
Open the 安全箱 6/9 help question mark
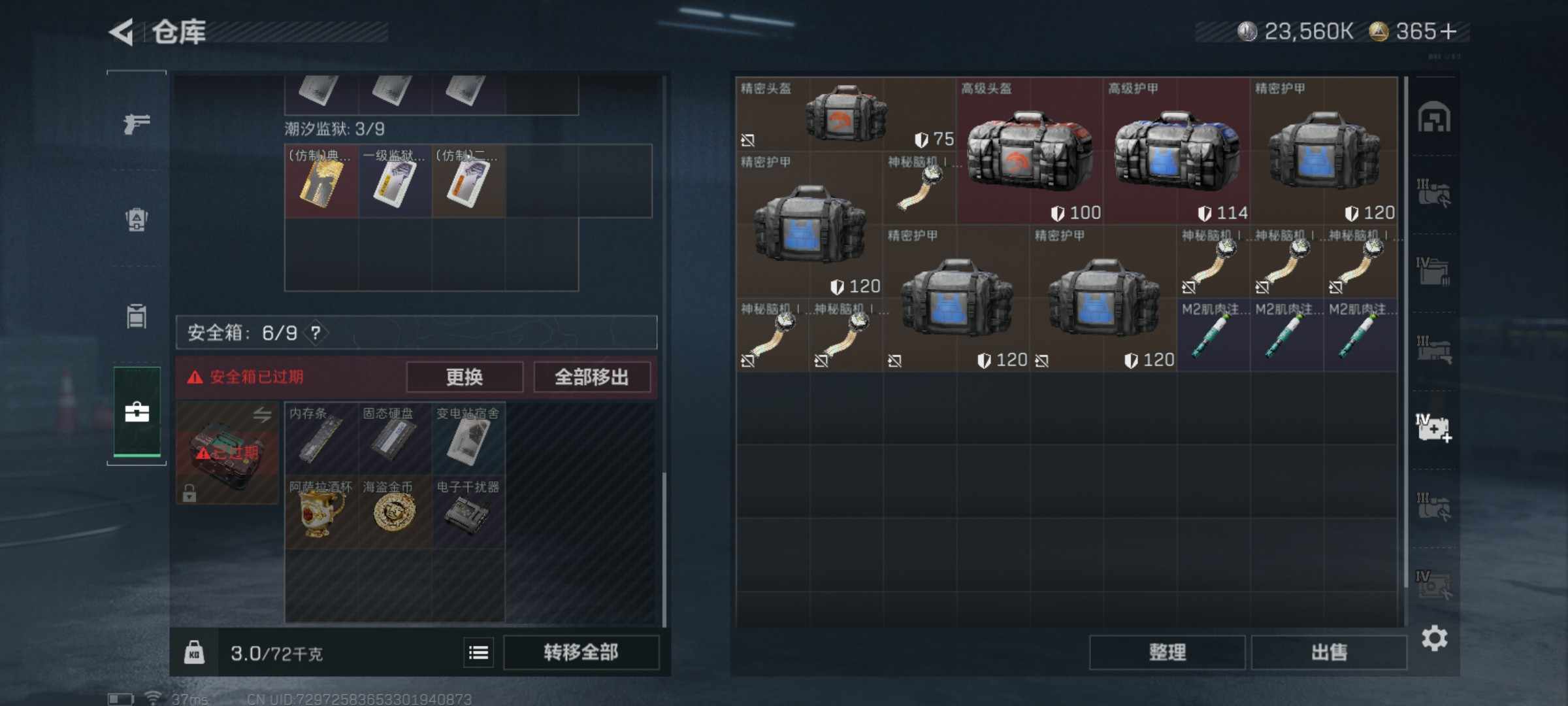pos(315,333)
